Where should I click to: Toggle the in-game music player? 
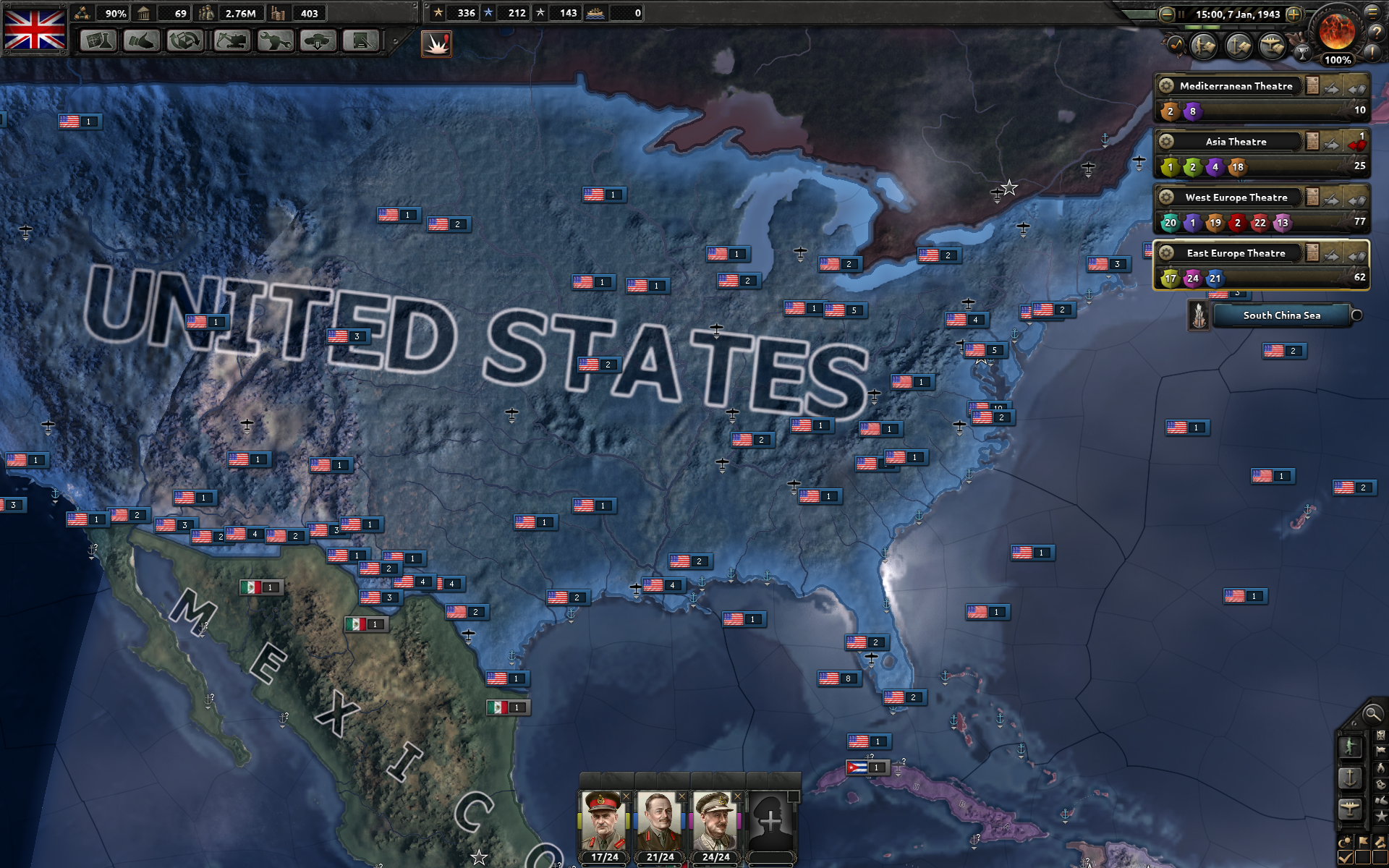(x=1176, y=46)
